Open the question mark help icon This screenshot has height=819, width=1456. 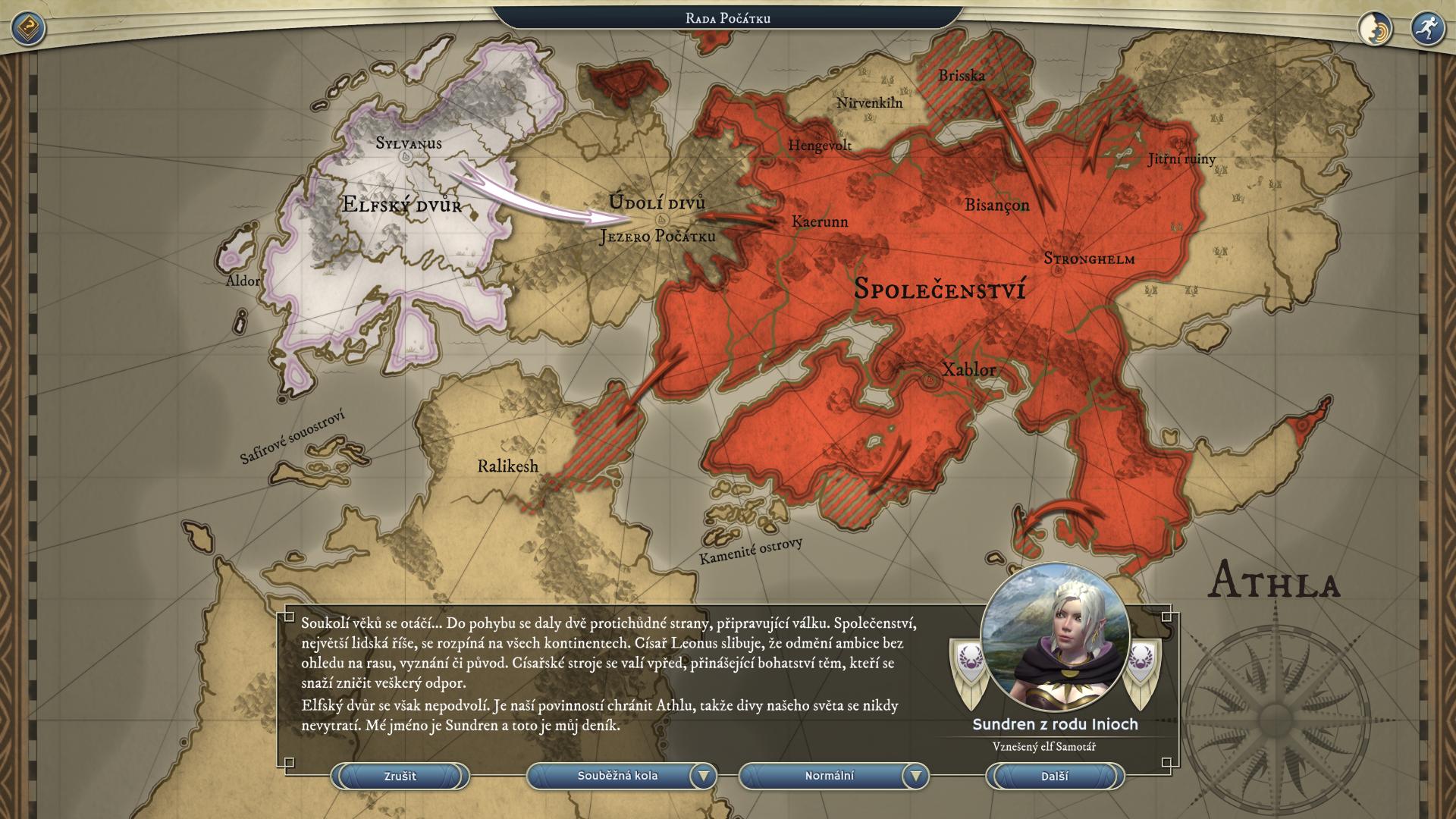coord(28,29)
